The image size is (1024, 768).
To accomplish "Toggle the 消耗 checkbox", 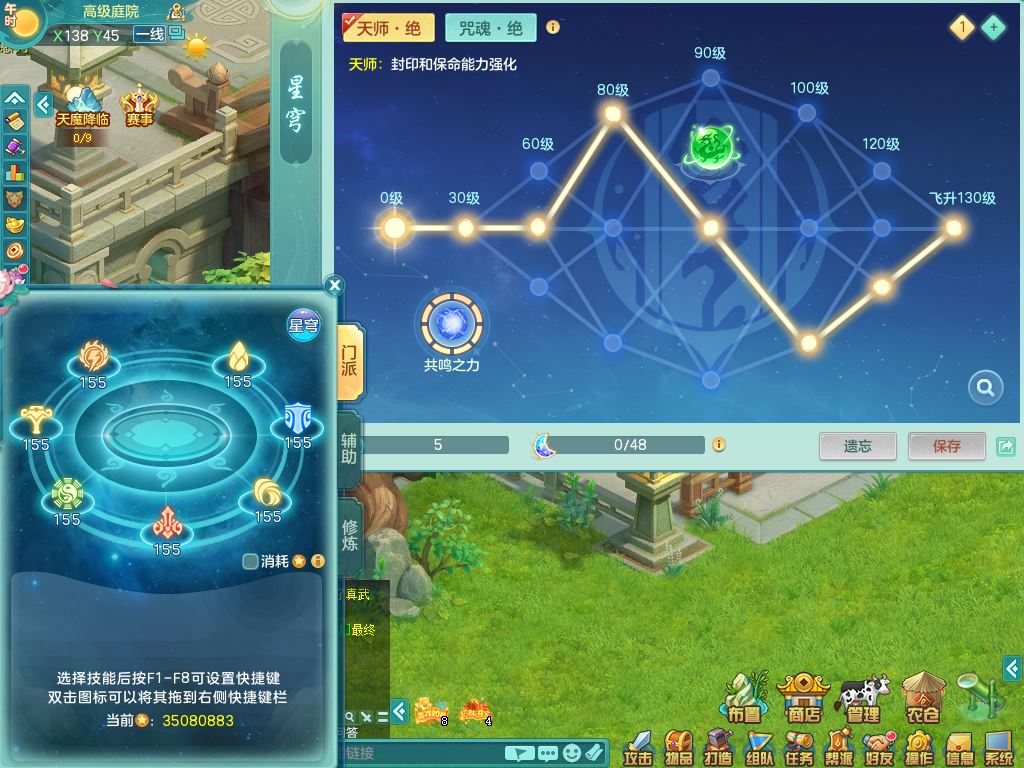I will [251, 561].
